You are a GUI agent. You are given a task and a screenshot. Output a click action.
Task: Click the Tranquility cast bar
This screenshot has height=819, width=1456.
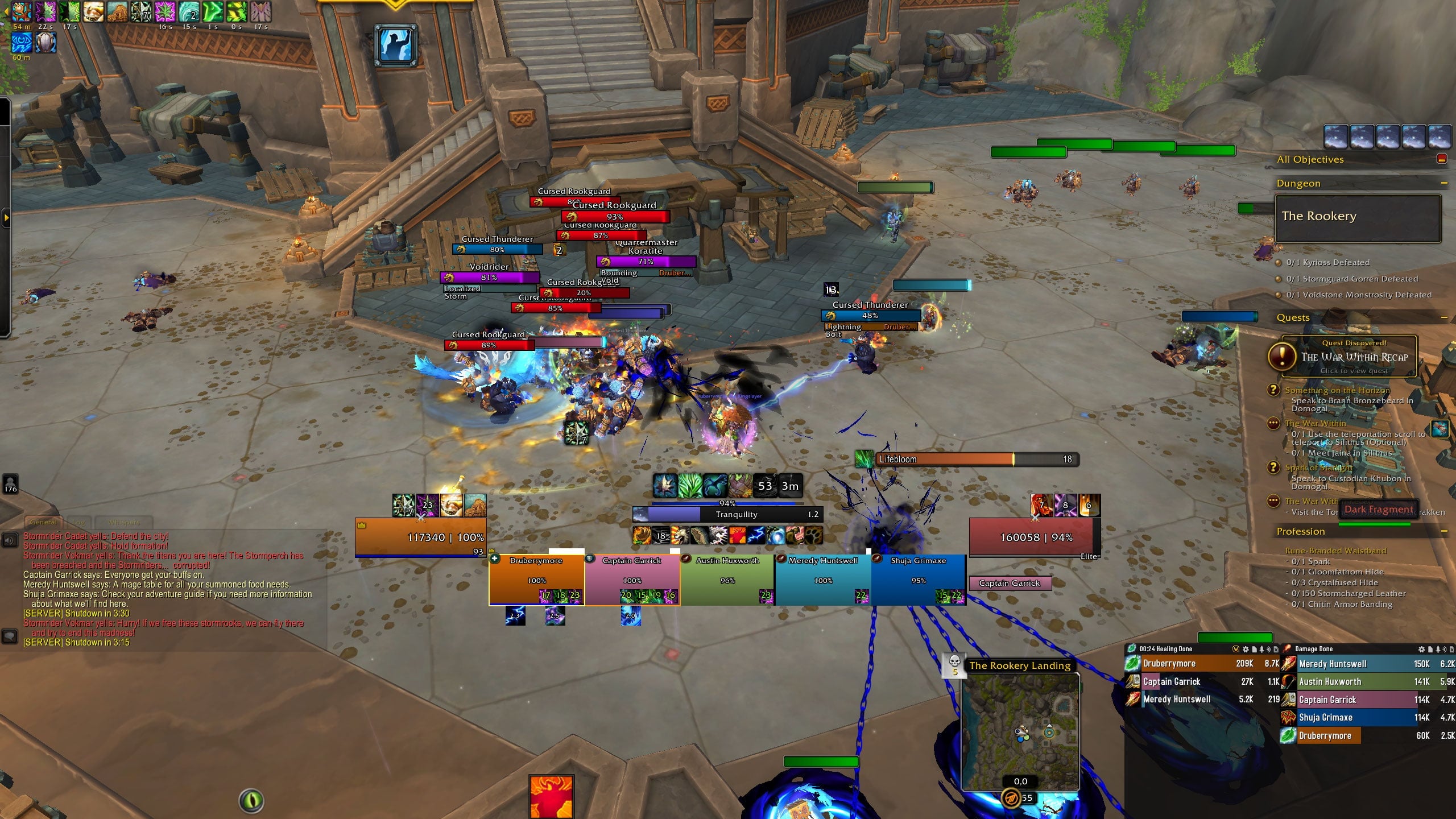tap(728, 514)
